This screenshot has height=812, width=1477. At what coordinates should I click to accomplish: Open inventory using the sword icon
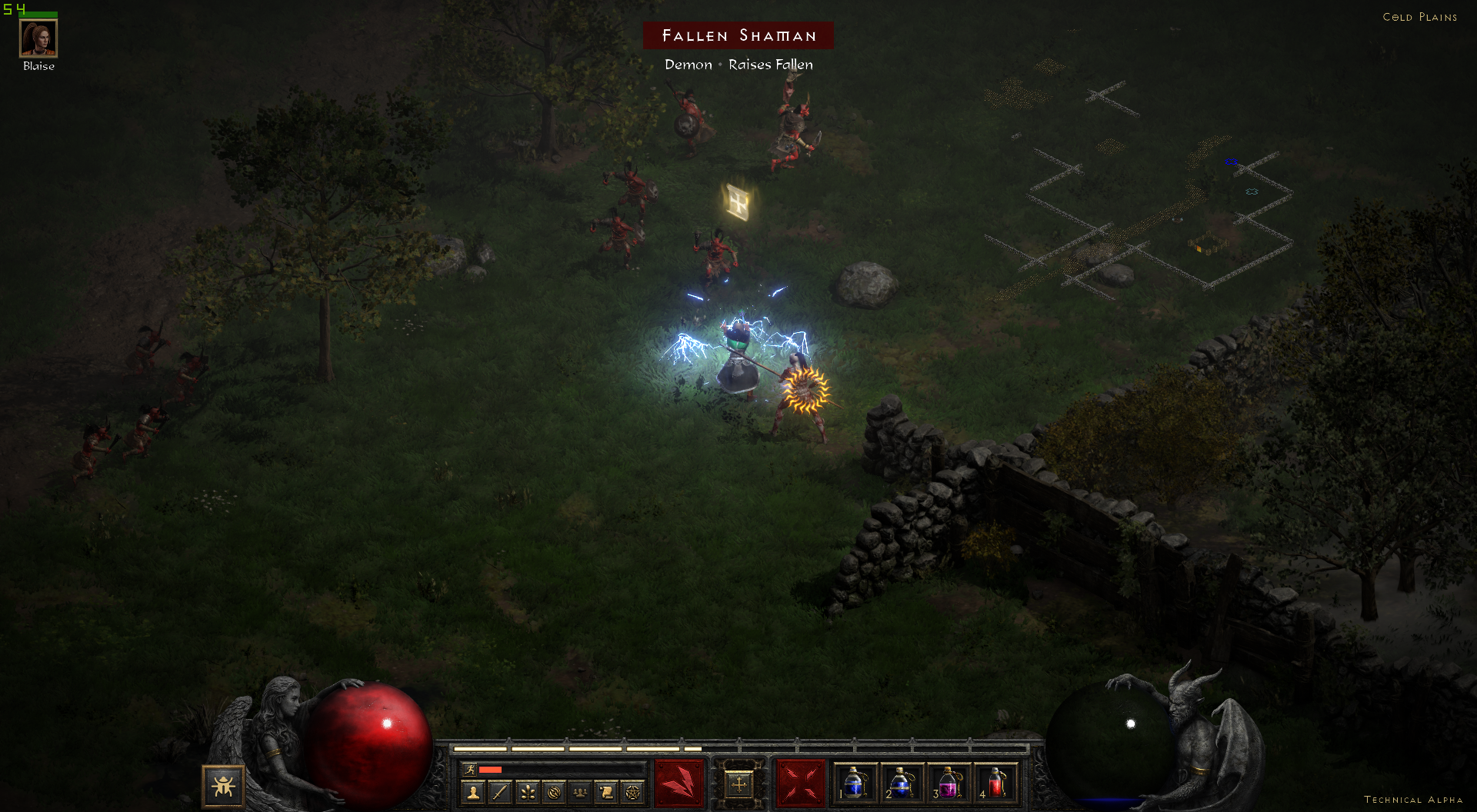[500, 791]
